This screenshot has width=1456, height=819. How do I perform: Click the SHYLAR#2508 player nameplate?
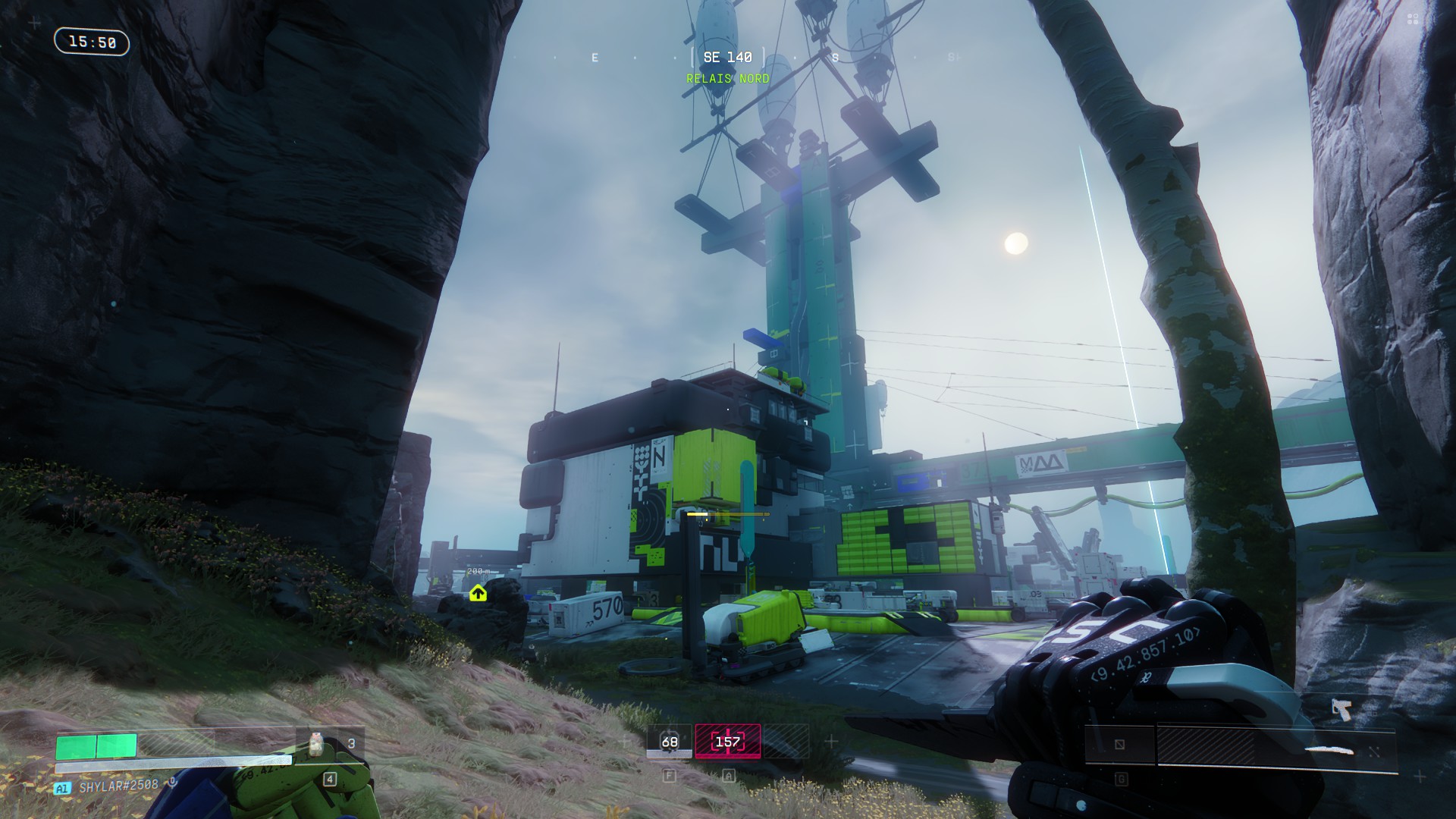tap(119, 786)
